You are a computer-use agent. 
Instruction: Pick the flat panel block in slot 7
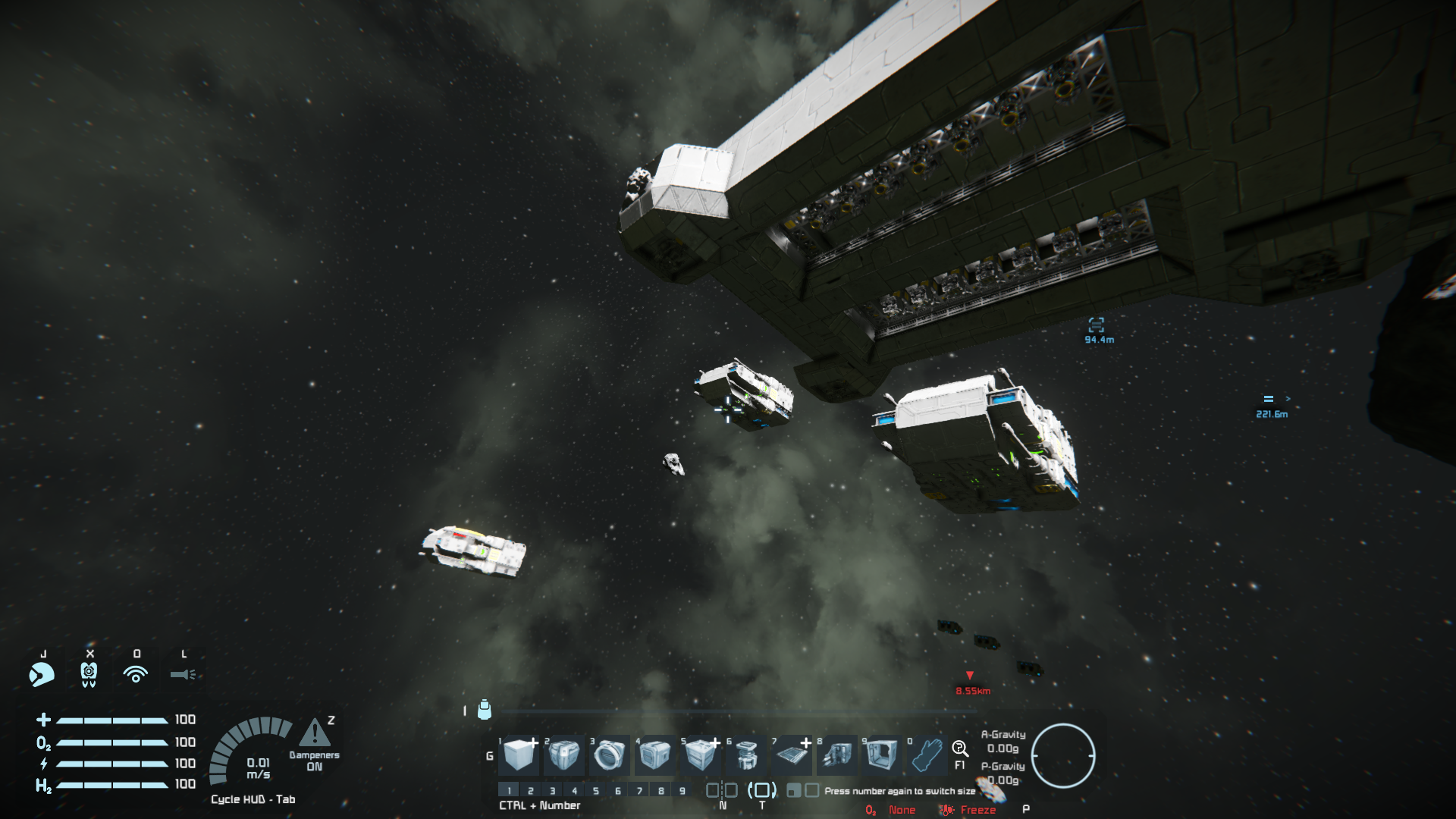pos(792,755)
